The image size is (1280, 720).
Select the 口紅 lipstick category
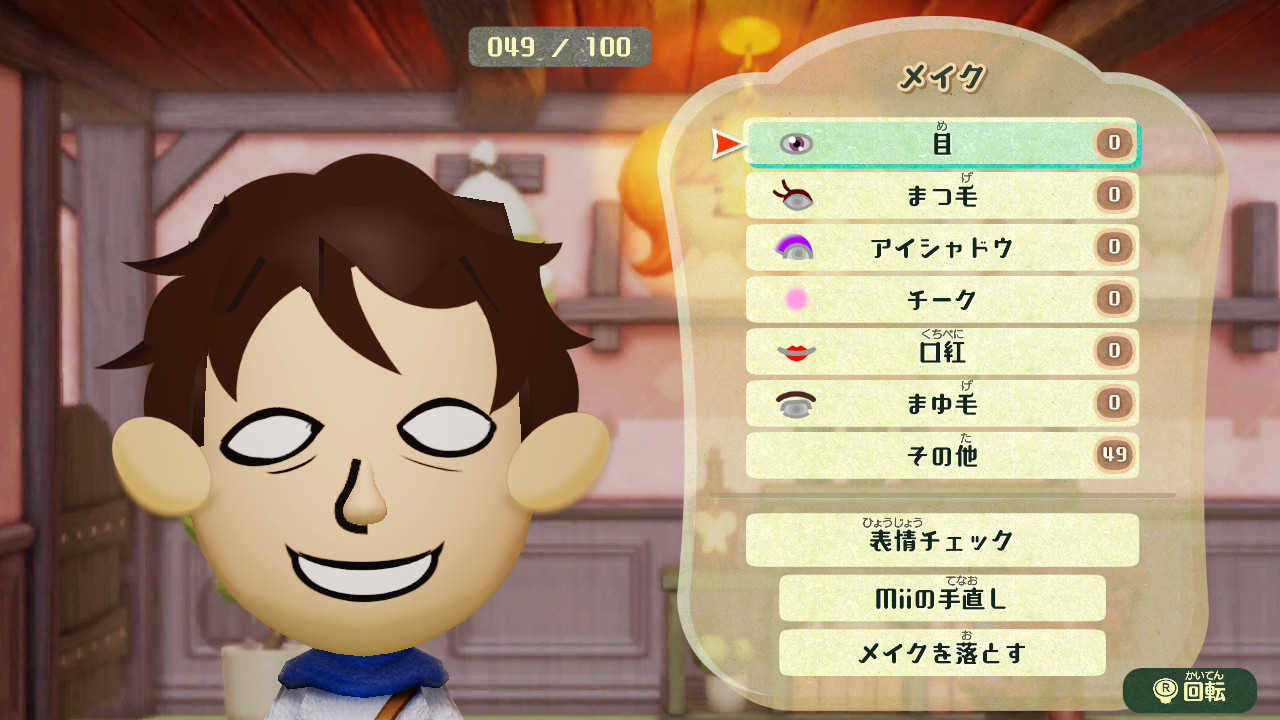[941, 351]
